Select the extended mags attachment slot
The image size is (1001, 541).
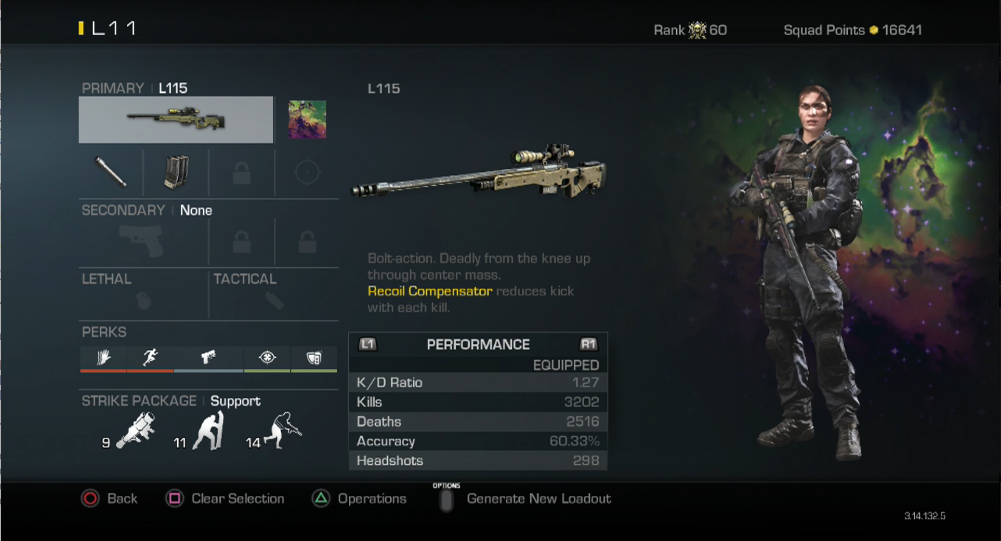pos(177,173)
